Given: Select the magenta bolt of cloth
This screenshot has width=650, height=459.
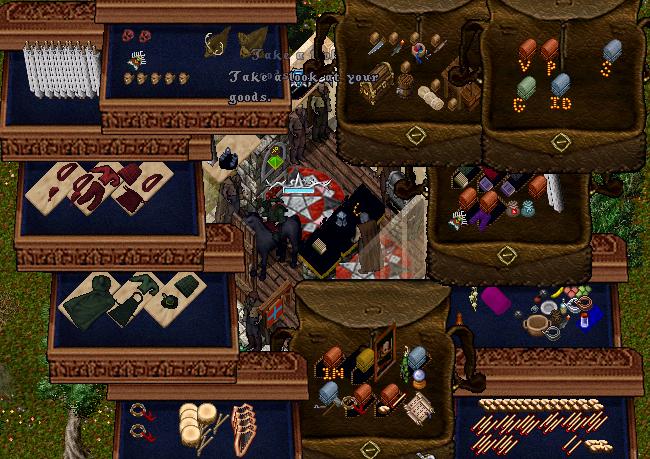Looking at the screenshot, I should 497,298.
